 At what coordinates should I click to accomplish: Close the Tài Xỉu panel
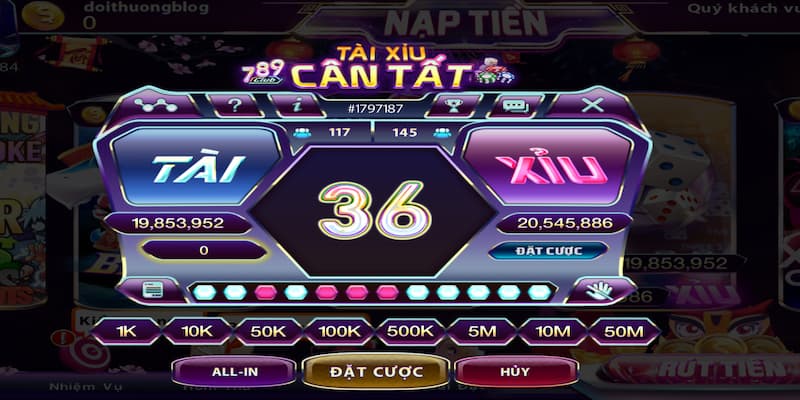(593, 104)
